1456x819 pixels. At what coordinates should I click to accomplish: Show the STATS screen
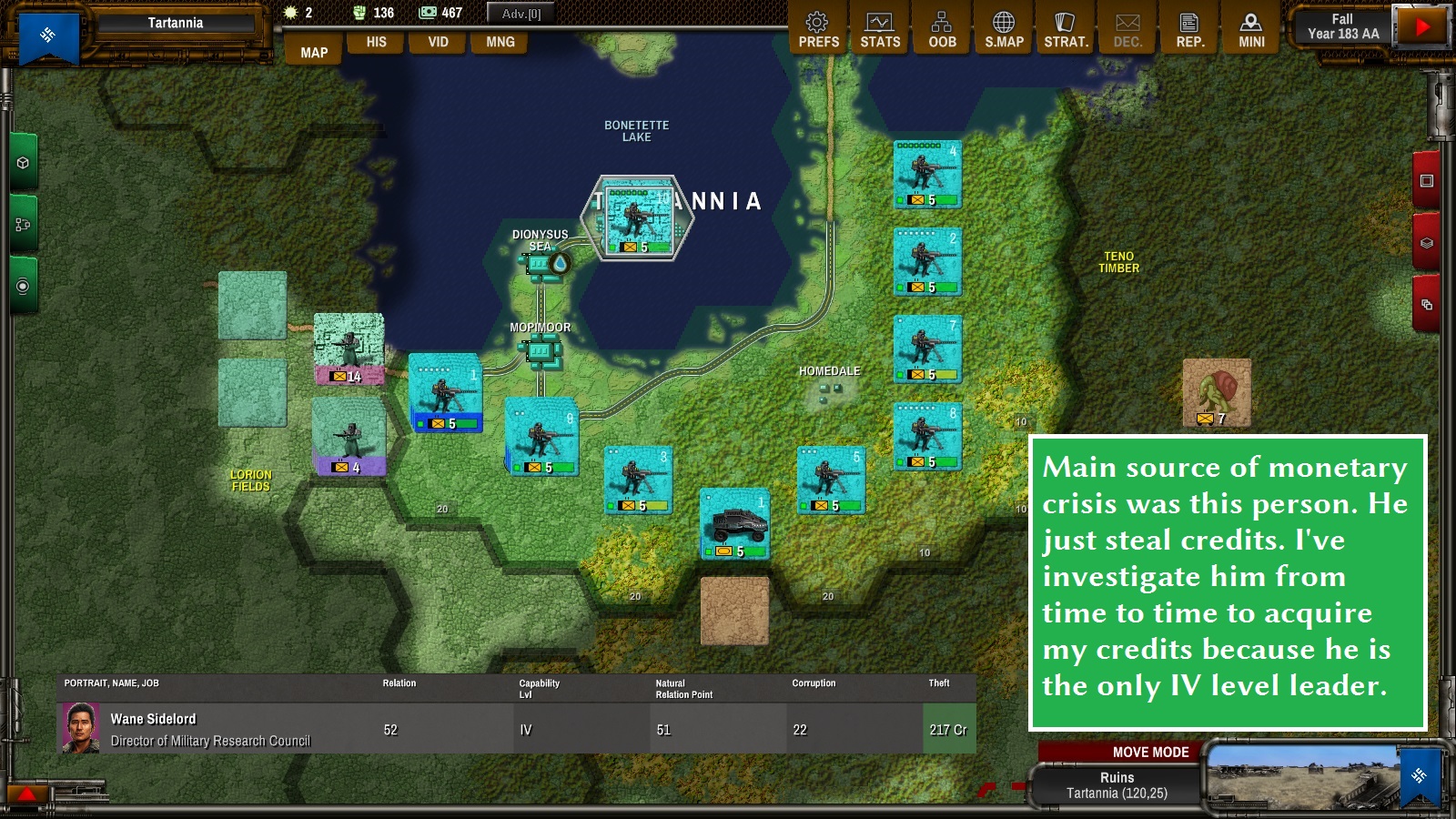[880, 30]
